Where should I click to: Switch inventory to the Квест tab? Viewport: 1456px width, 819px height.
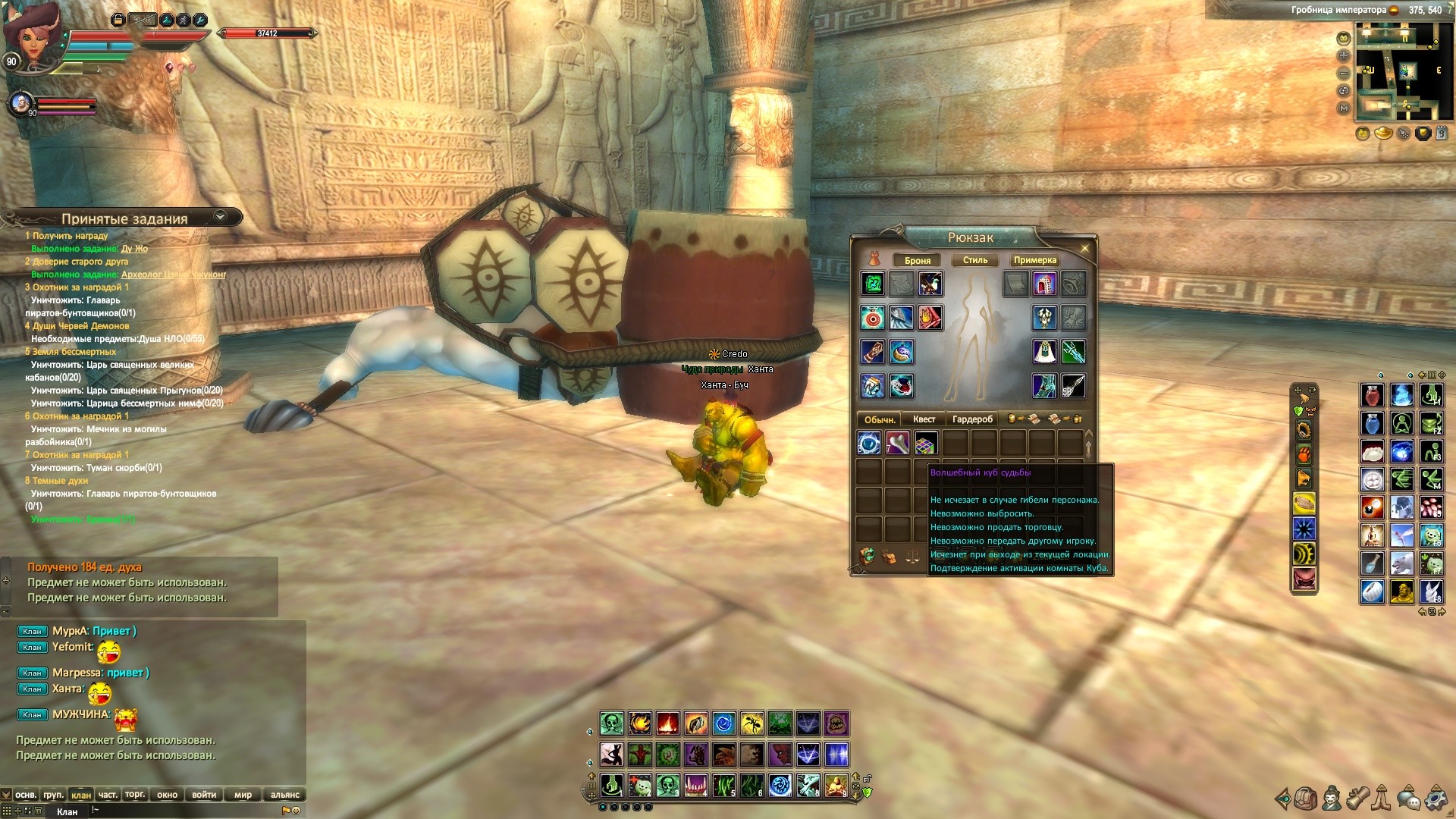point(924,419)
